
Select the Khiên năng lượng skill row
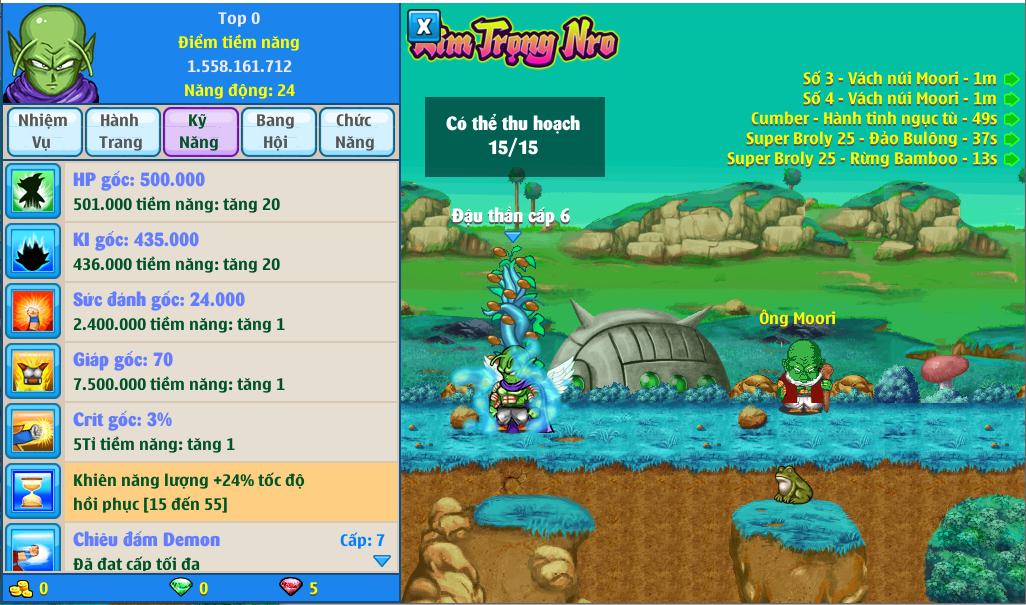200,492
